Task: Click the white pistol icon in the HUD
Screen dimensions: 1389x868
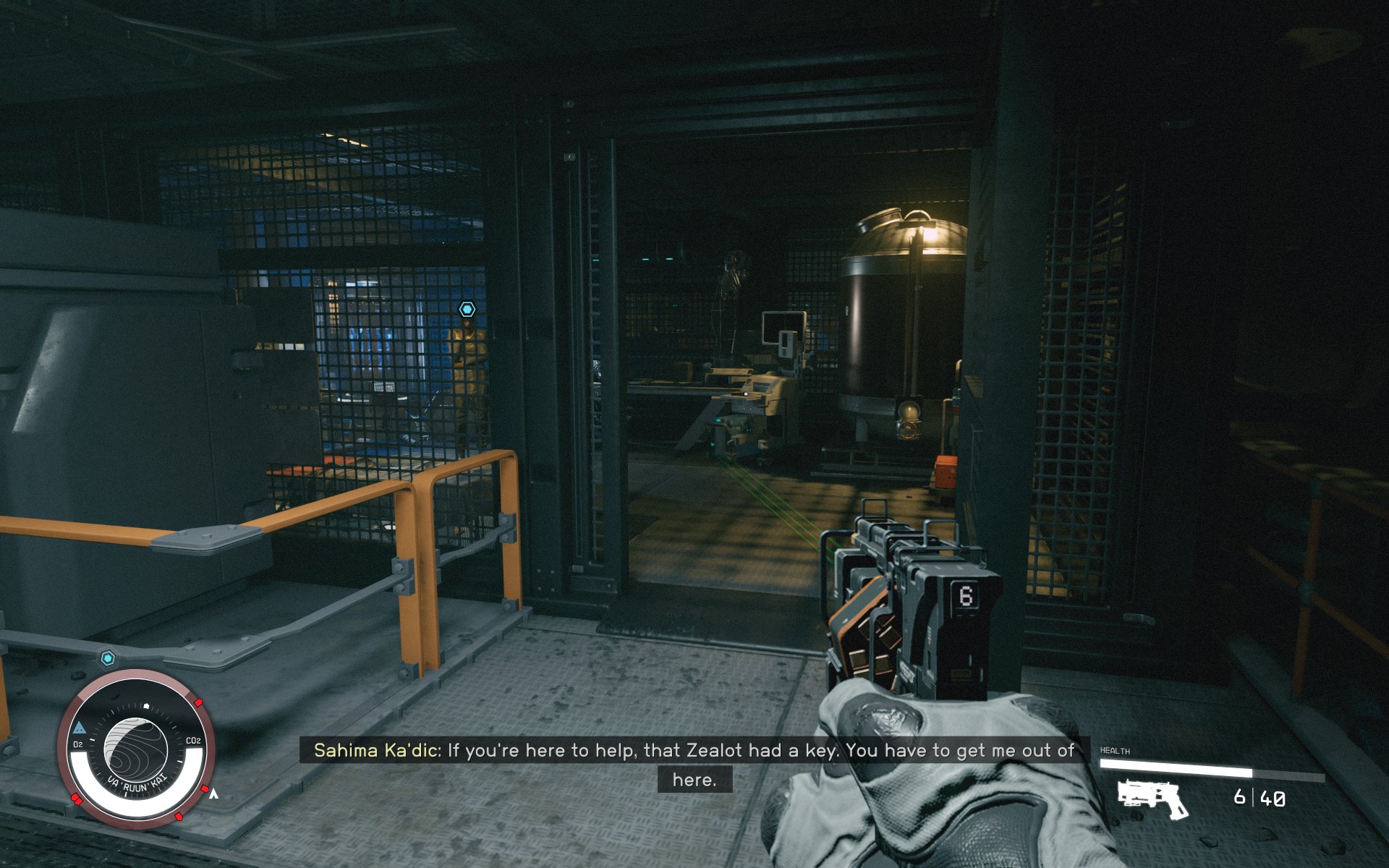Action: 1150,799
